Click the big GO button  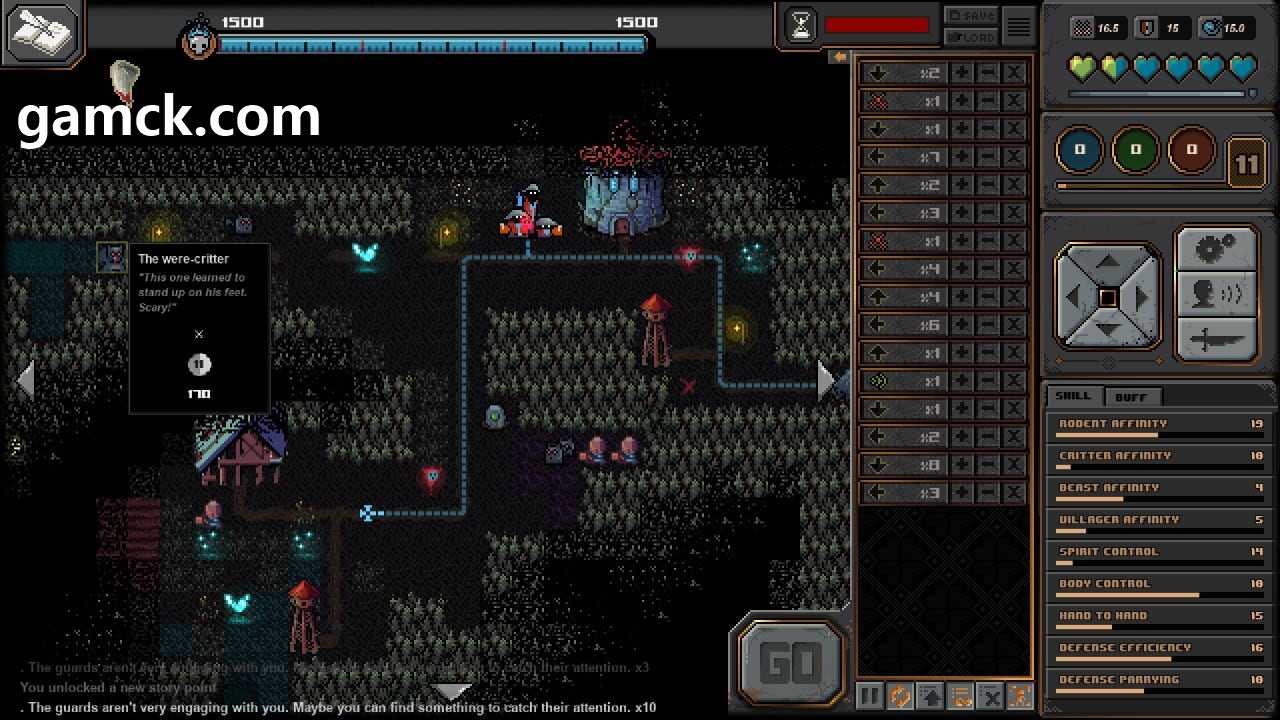791,662
